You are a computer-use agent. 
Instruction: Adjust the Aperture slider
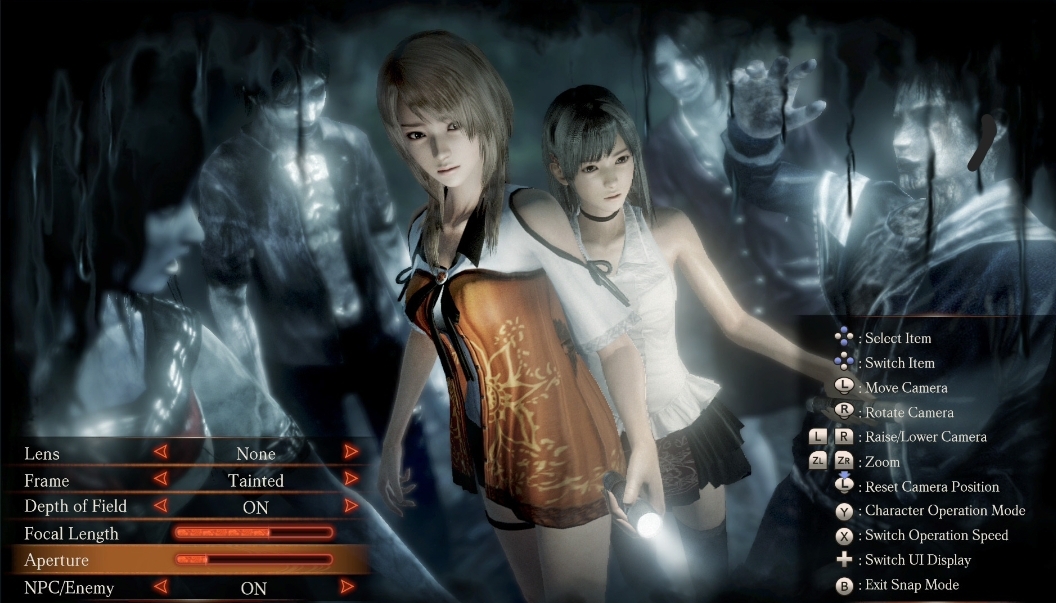pyautogui.click(x=254, y=559)
